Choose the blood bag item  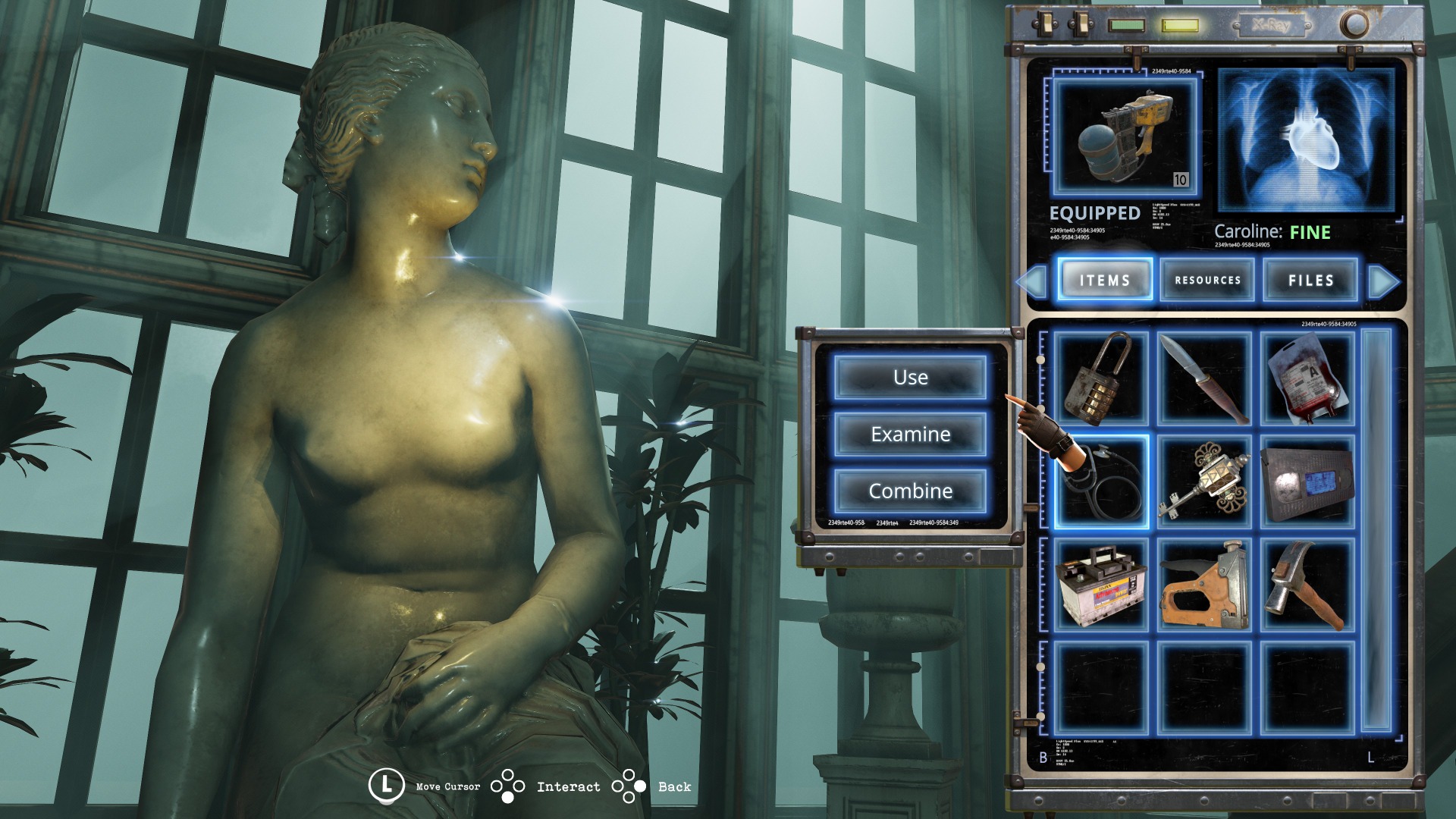tap(1307, 378)
